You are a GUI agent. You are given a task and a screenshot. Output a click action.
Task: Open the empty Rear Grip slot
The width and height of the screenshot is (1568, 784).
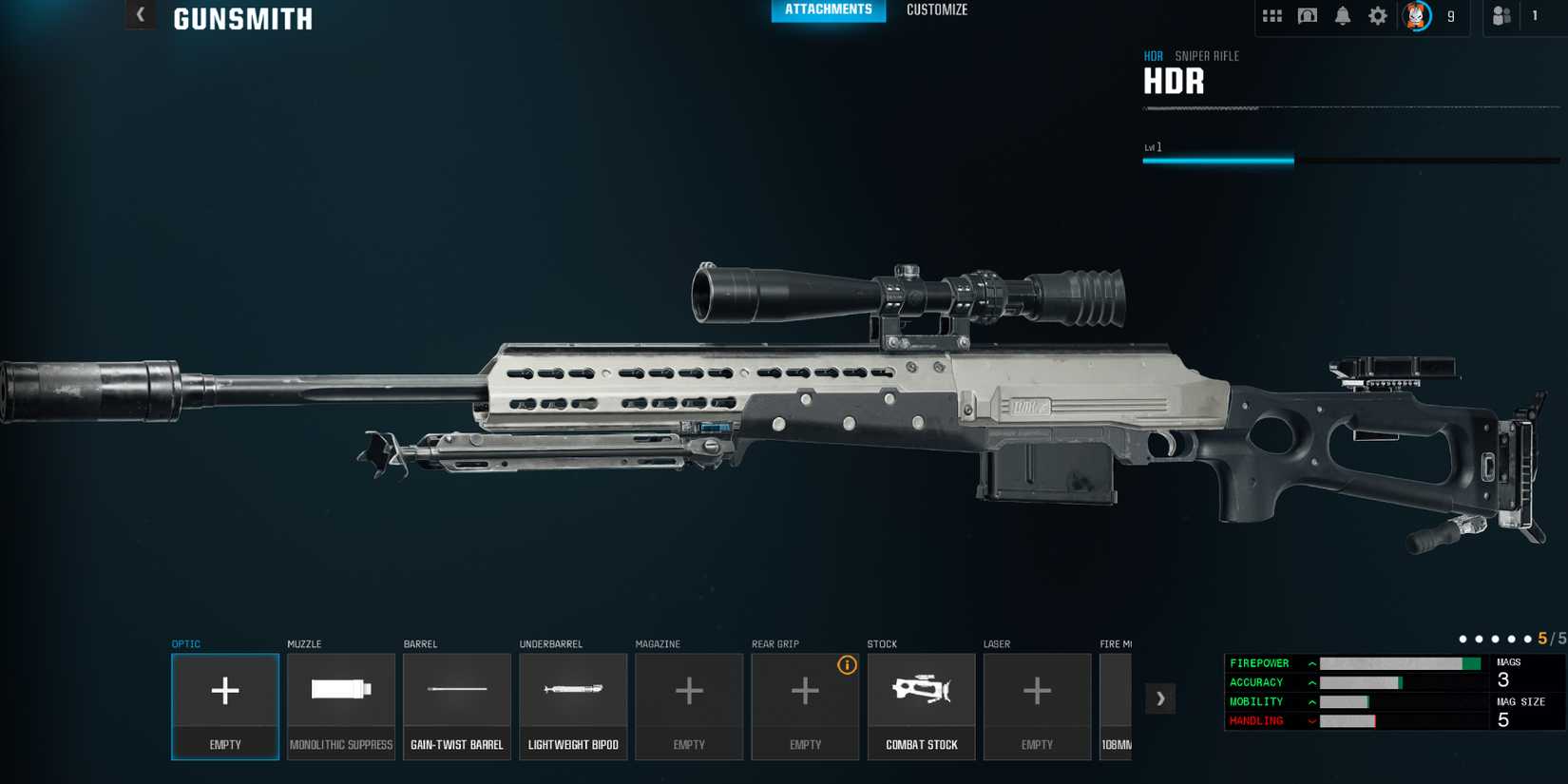point(805,706)
